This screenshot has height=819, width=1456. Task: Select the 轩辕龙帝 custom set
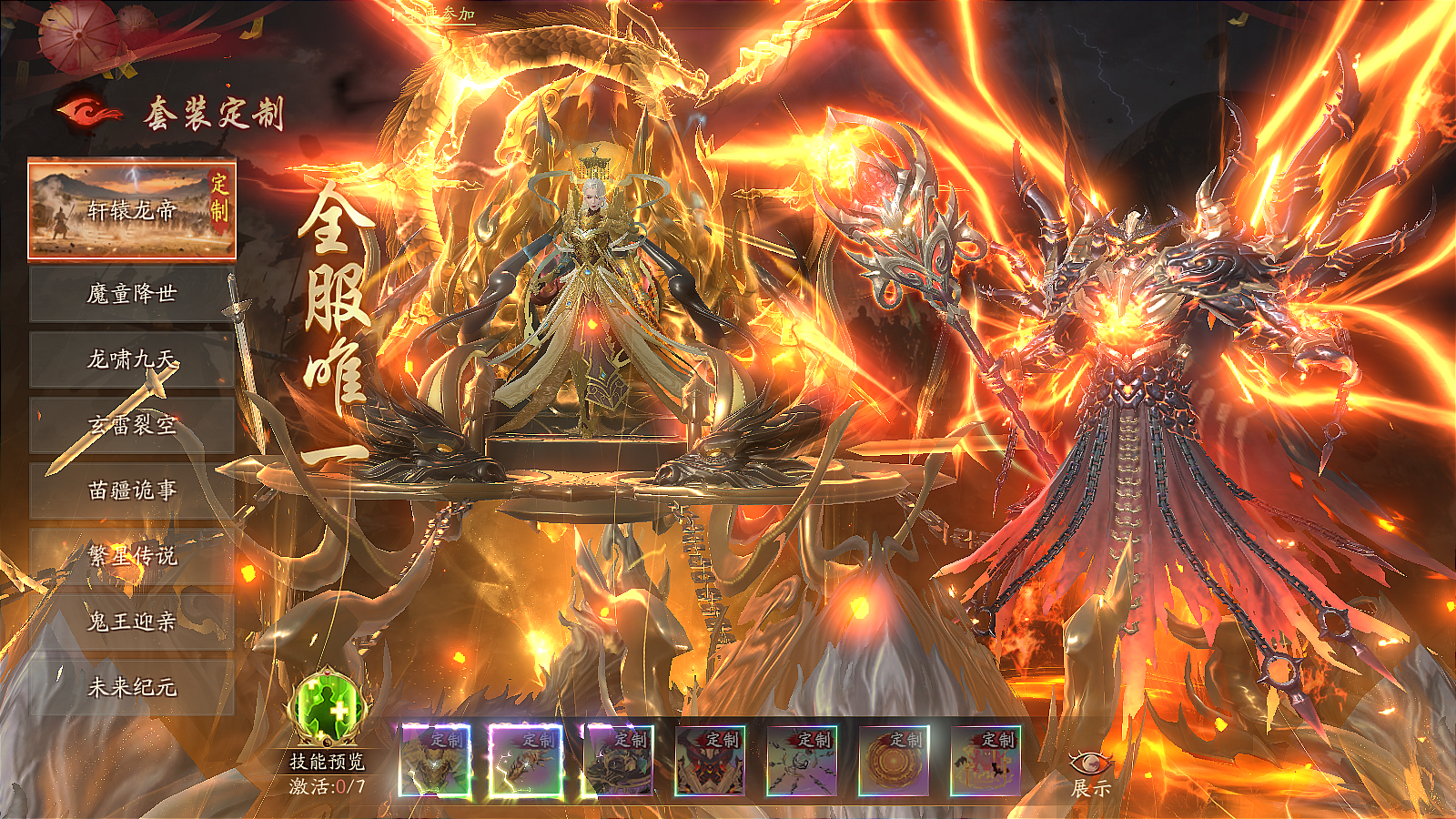(132, 209)
